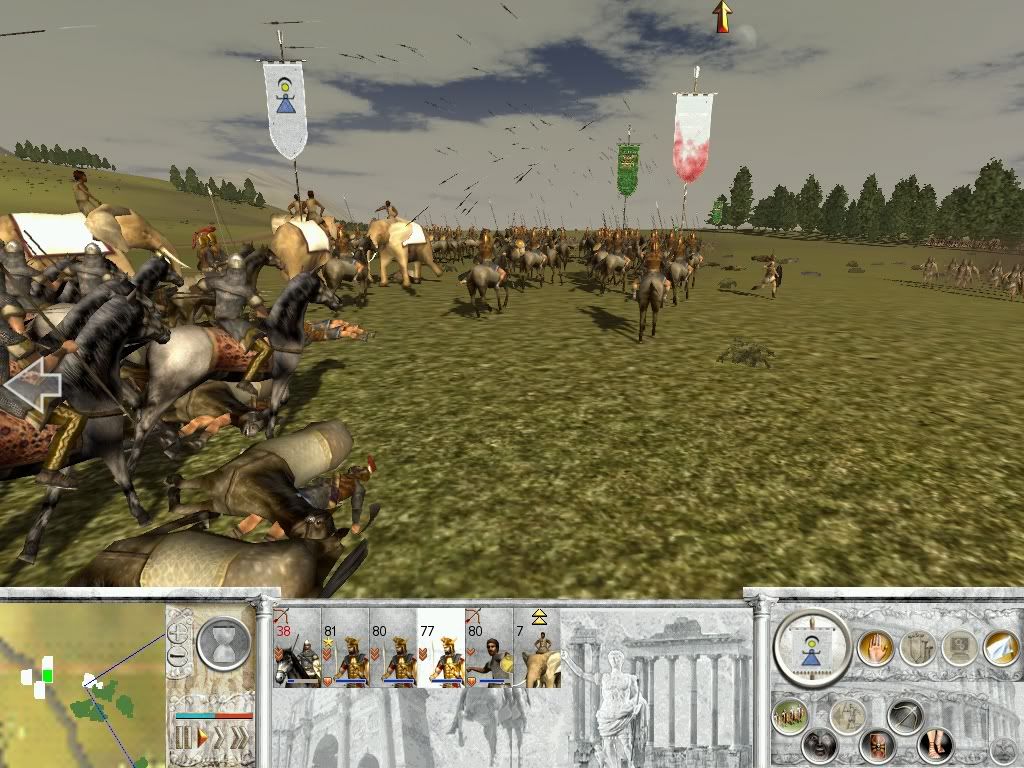Zoom in the minimap with the plus button

(x=179, y=633)
